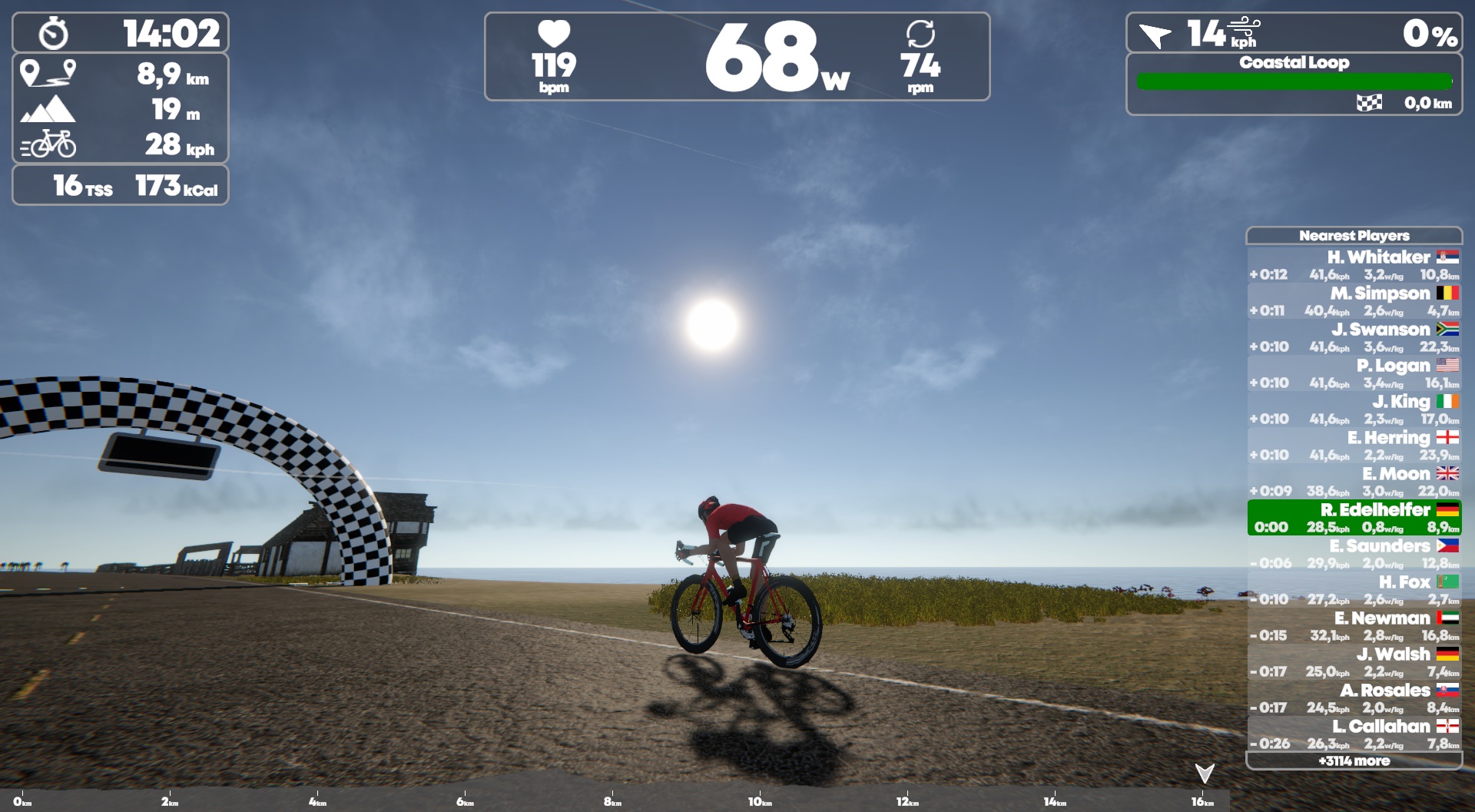Select A. Rosales from Nearest Players
This screenshot has width=1475, height=812.
[1354, 698]
